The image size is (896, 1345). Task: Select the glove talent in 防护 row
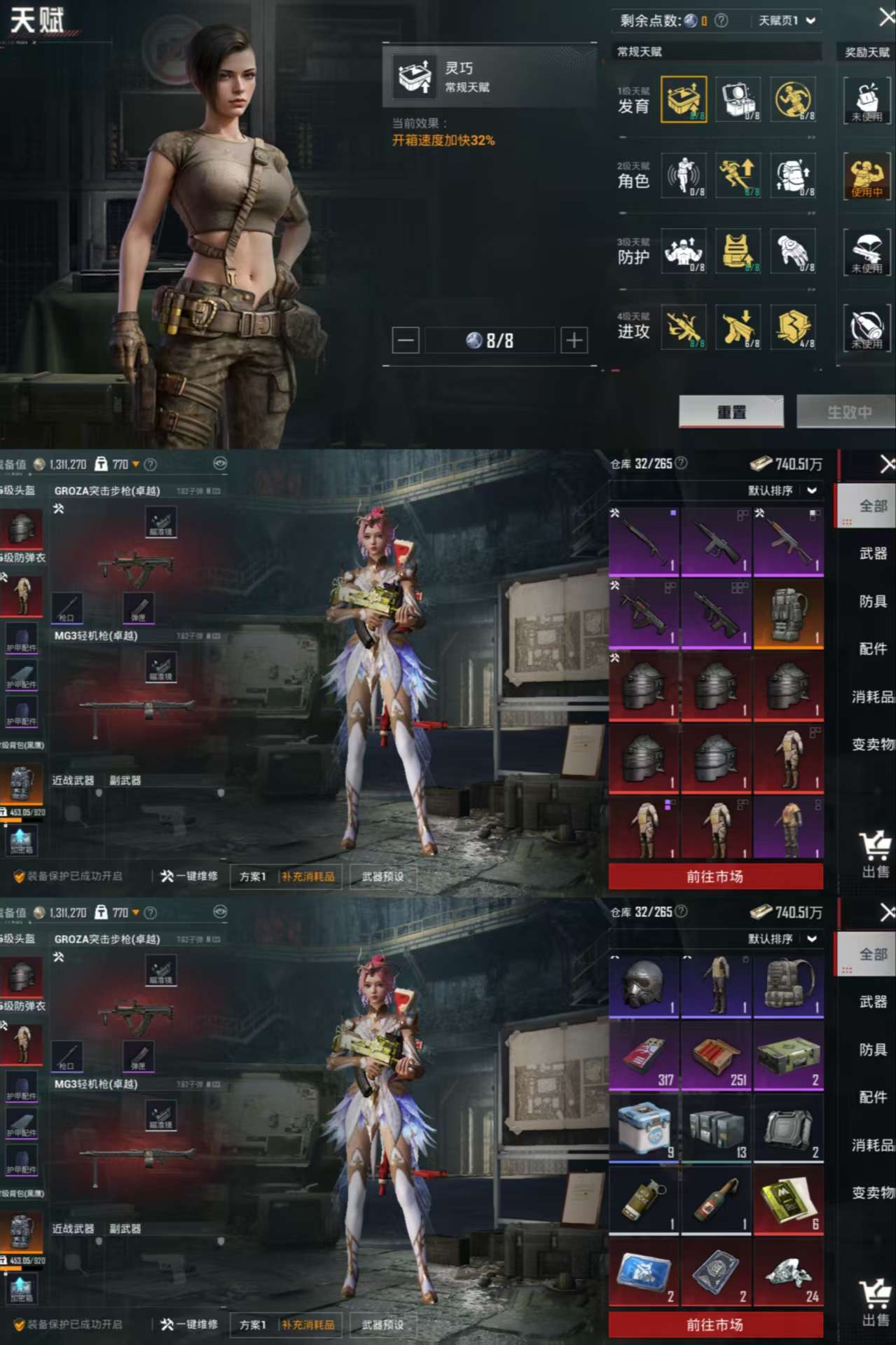tap(793, 251)
